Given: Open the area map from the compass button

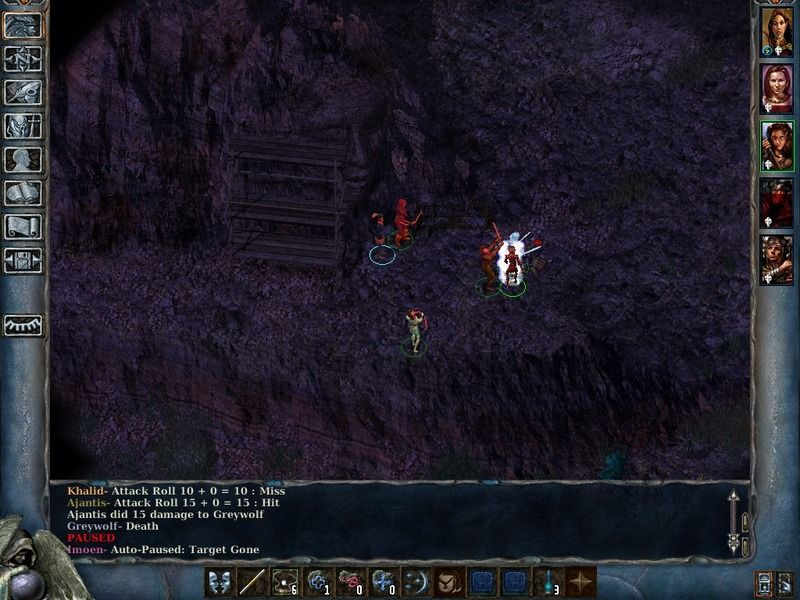Looking at the screenshot, I should tap(24, 58).
